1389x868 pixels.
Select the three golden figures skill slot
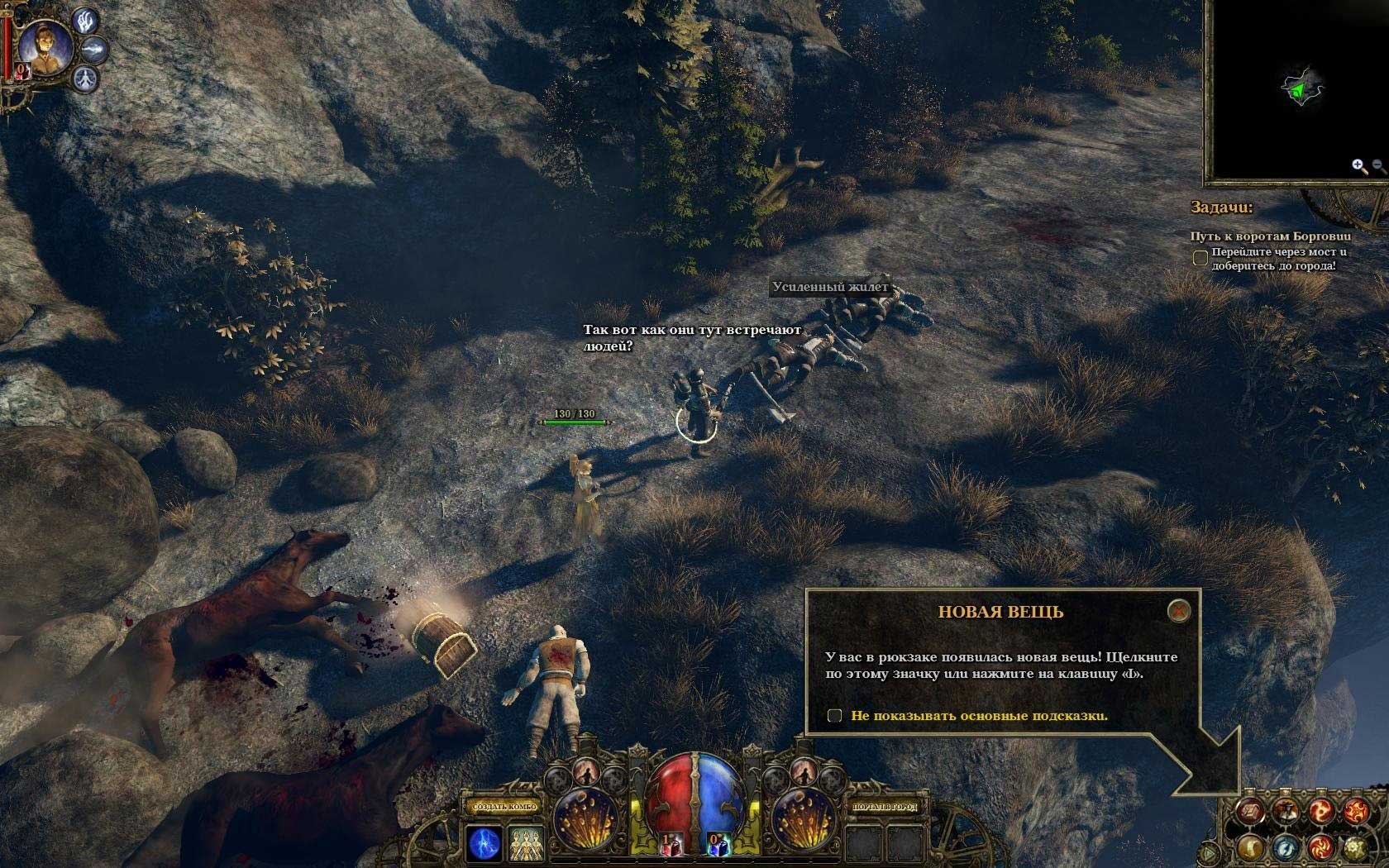click(x=525, y=844)
